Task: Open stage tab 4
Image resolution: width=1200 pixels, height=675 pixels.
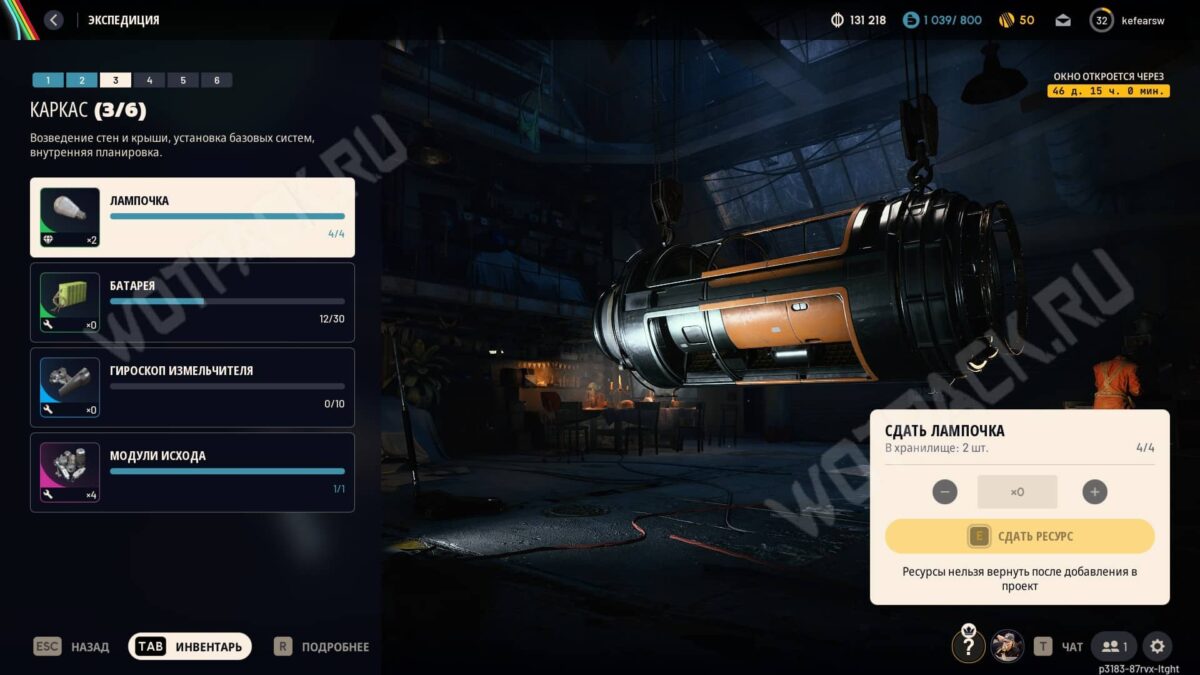Action: click(x=149, y=80)
